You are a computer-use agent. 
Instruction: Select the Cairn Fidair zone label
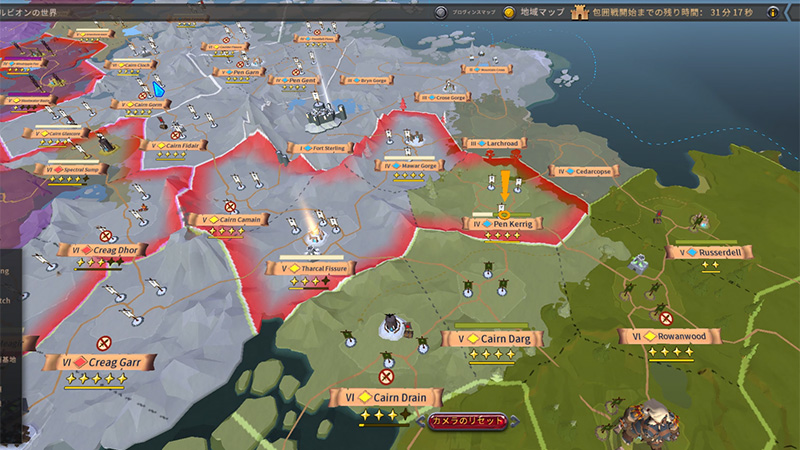180,145
